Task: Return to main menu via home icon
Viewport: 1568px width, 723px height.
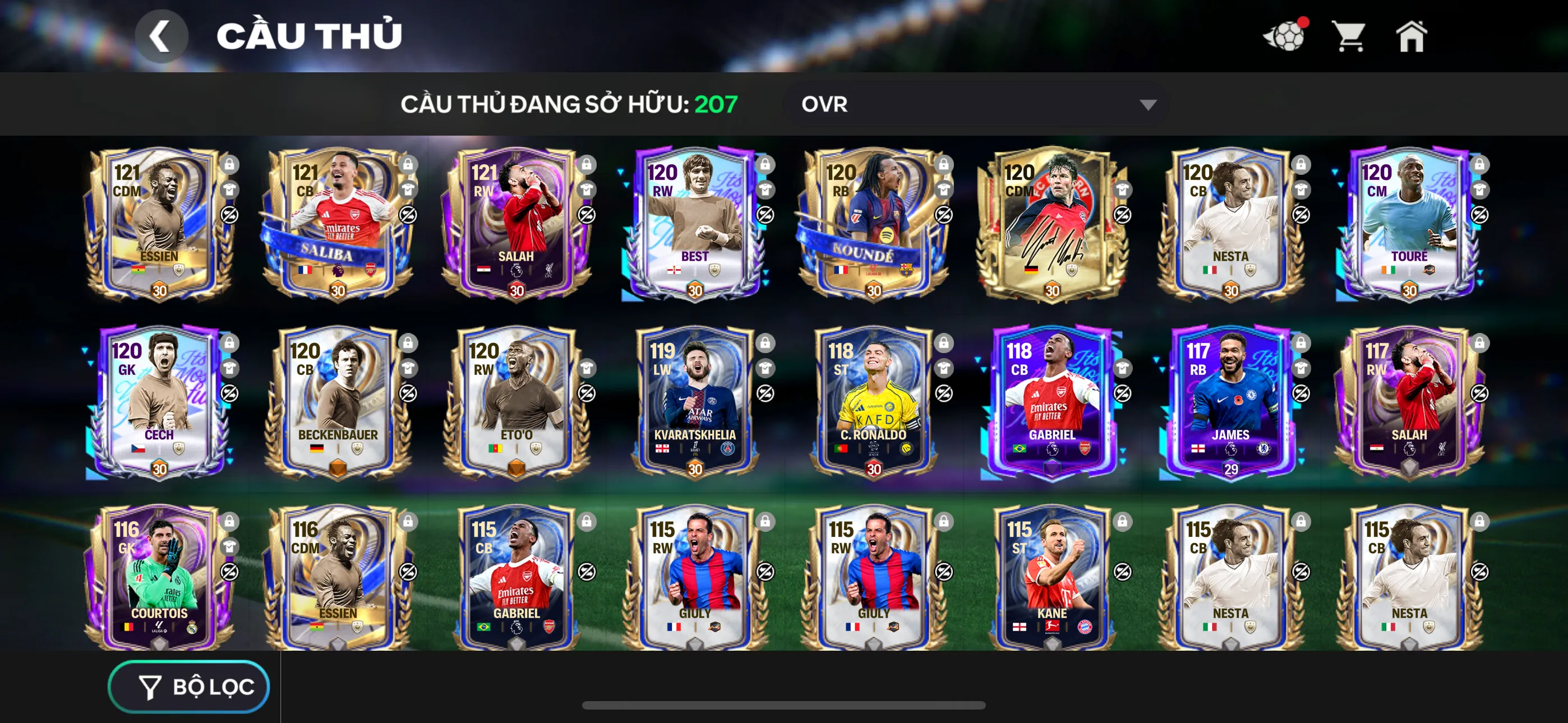Action: [1412, 38]
